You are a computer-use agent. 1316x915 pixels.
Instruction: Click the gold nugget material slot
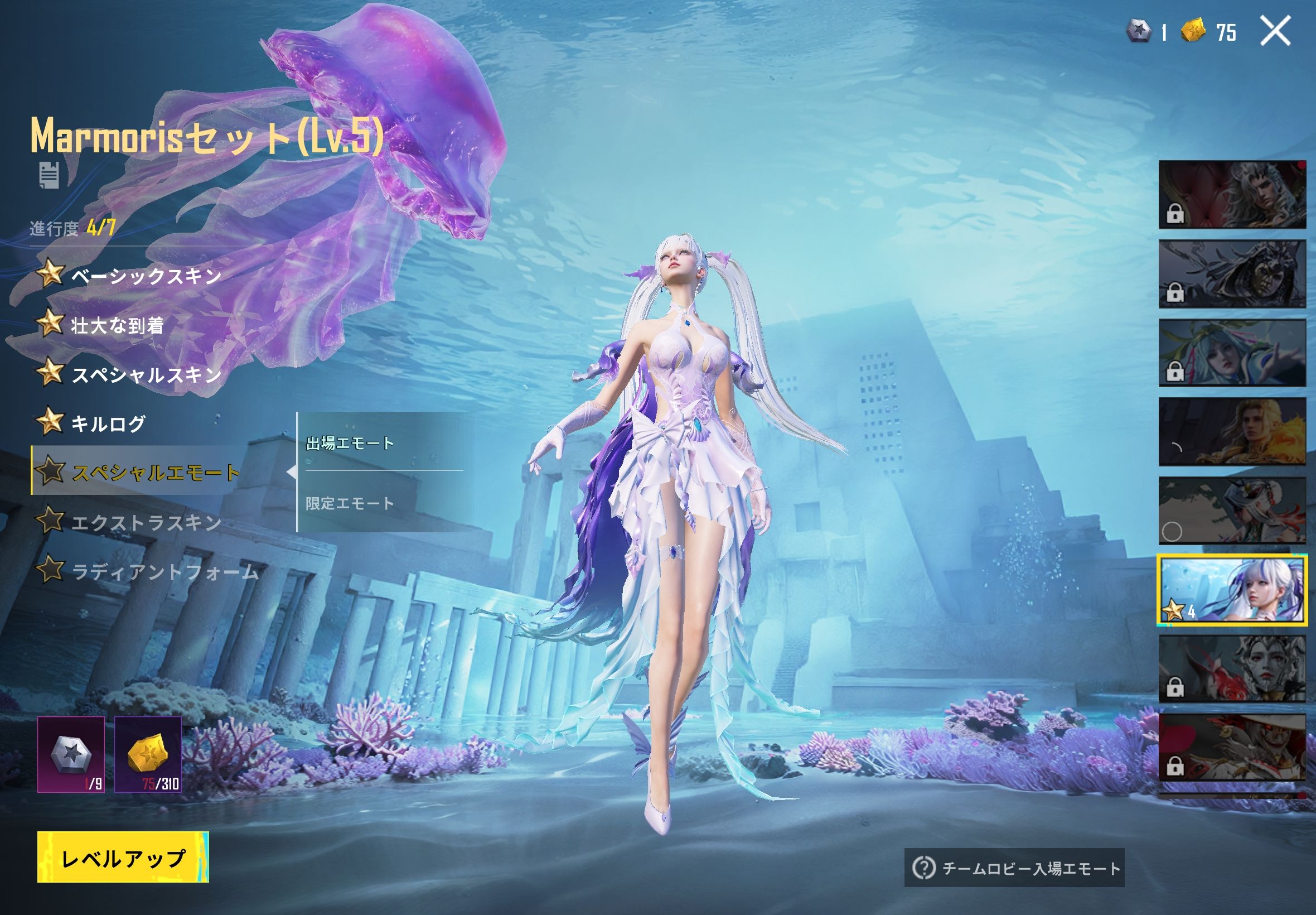pyautogui.click(x=148, y=754)
